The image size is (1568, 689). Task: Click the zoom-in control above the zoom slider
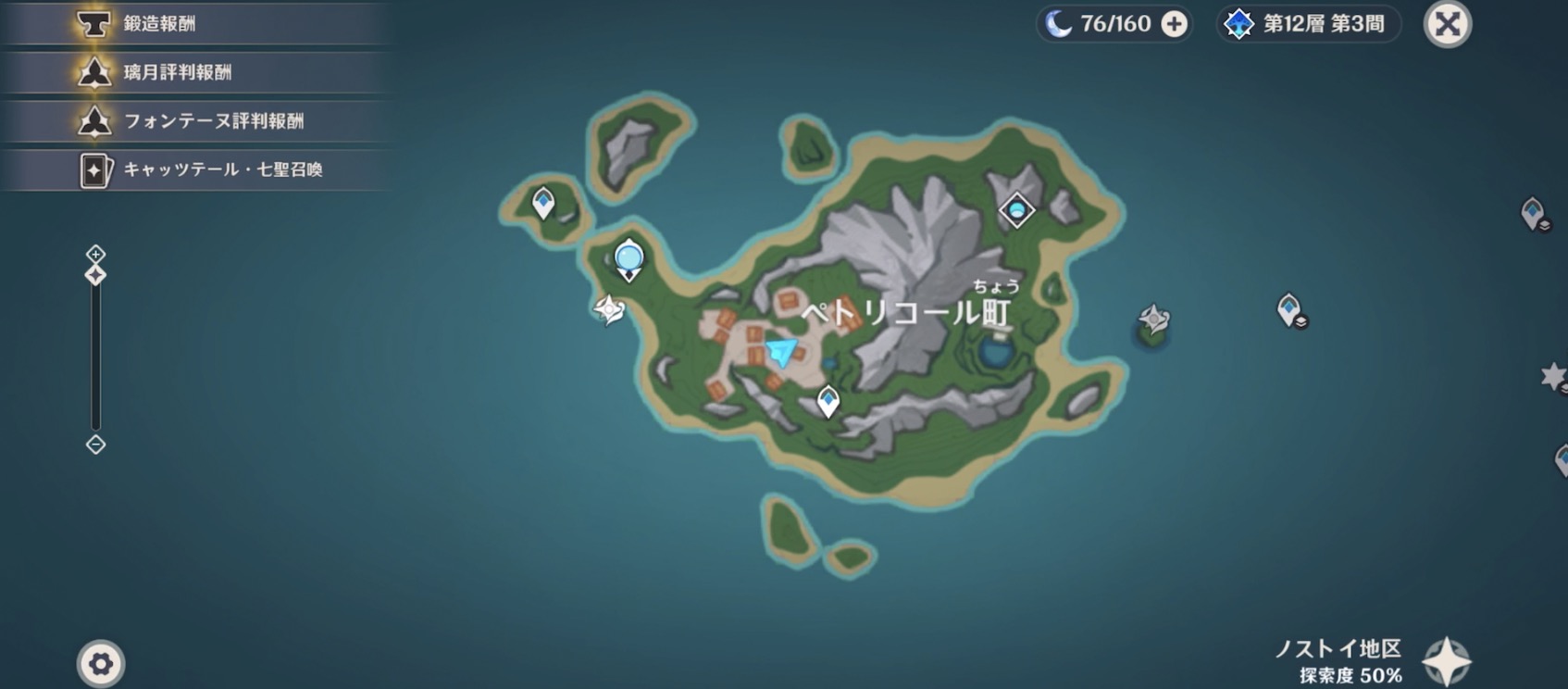coord(95,252)
